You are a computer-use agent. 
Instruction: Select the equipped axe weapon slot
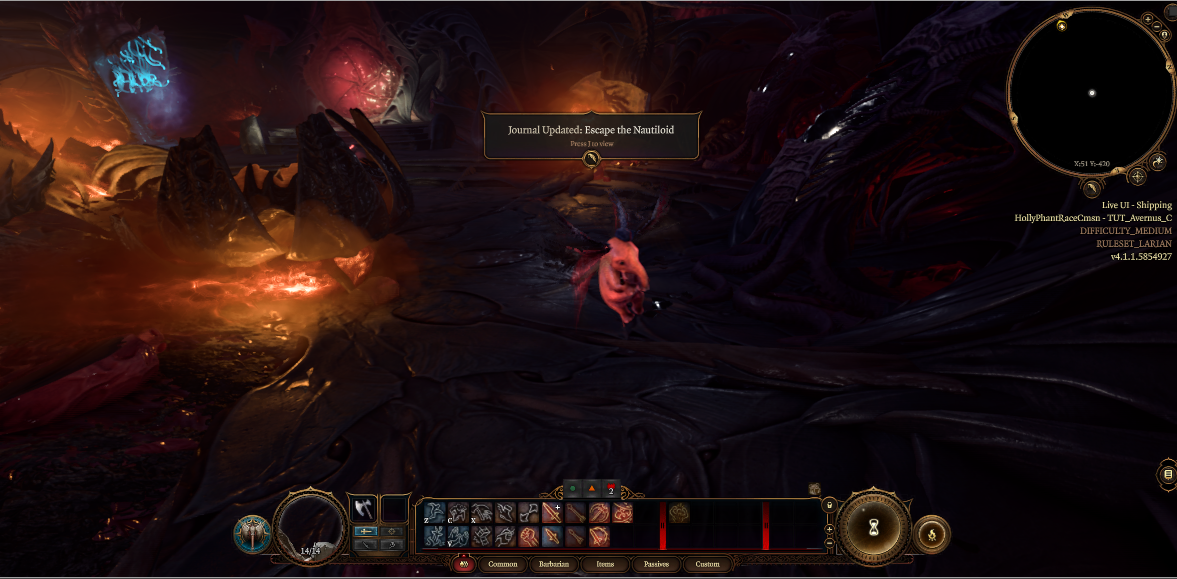(362, 508)
